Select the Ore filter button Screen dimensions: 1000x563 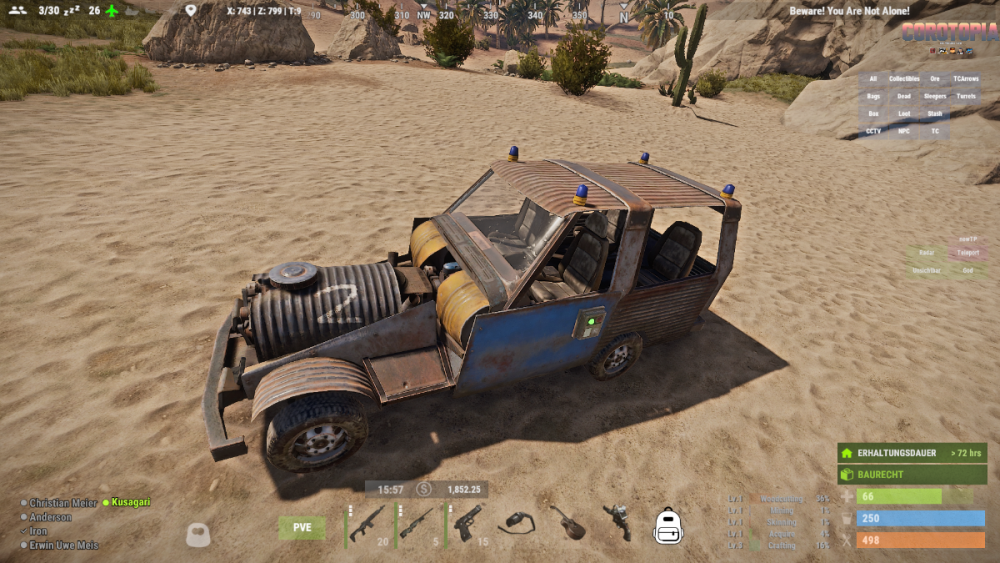click(935, 79)
